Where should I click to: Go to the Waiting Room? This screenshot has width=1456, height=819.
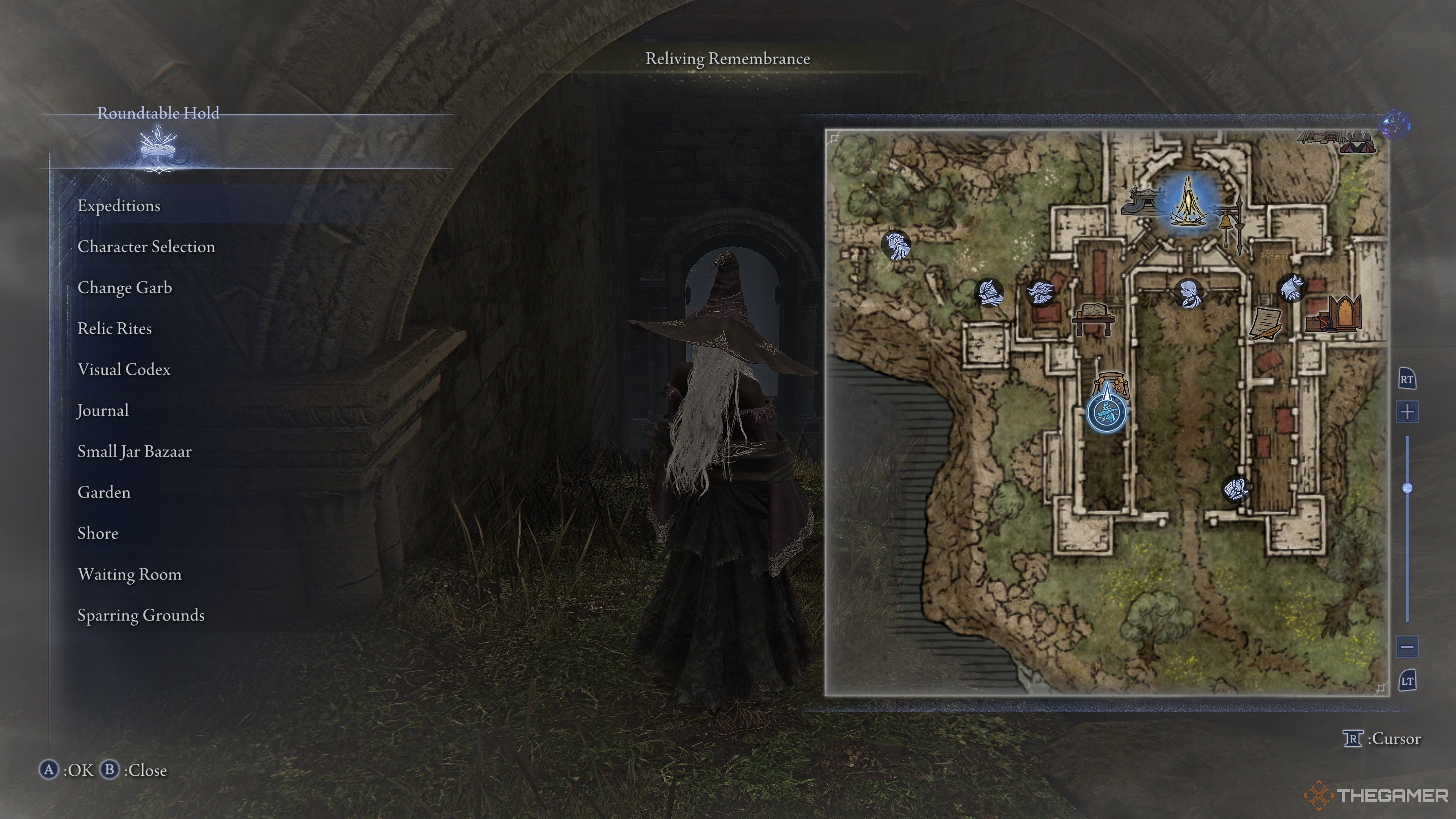tap(129, 574)
